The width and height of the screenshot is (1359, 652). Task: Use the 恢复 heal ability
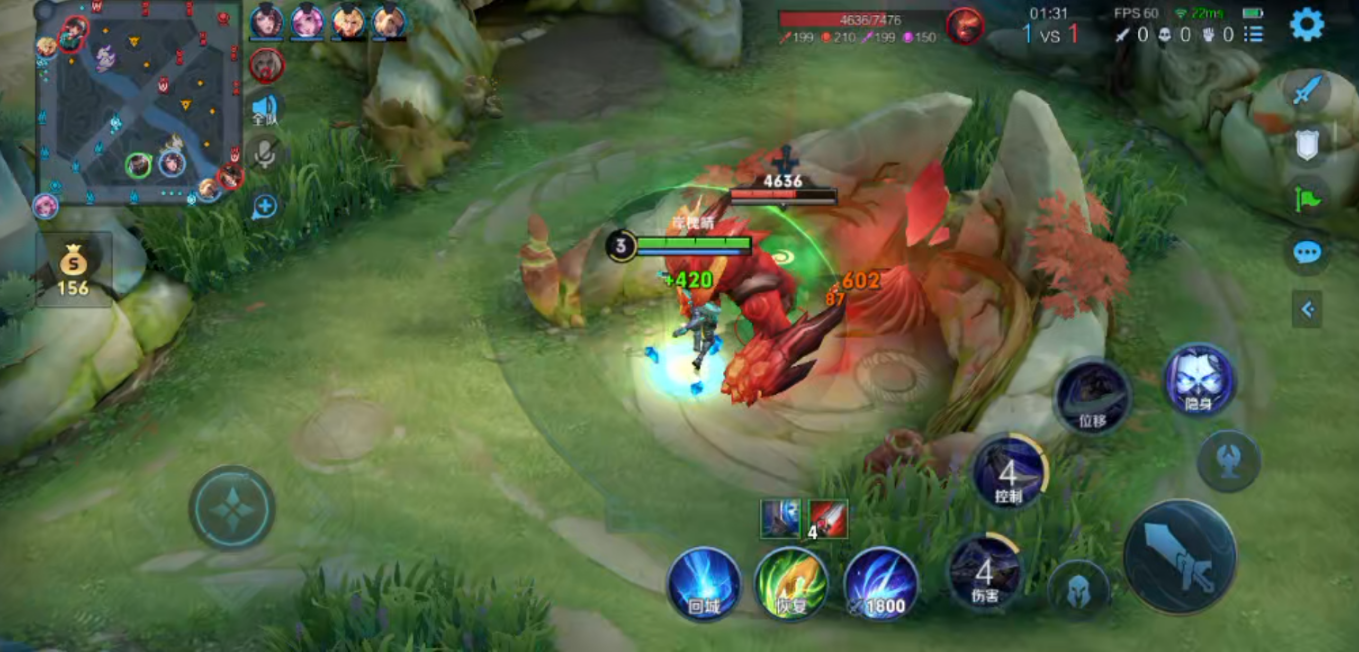click(791, 584)
